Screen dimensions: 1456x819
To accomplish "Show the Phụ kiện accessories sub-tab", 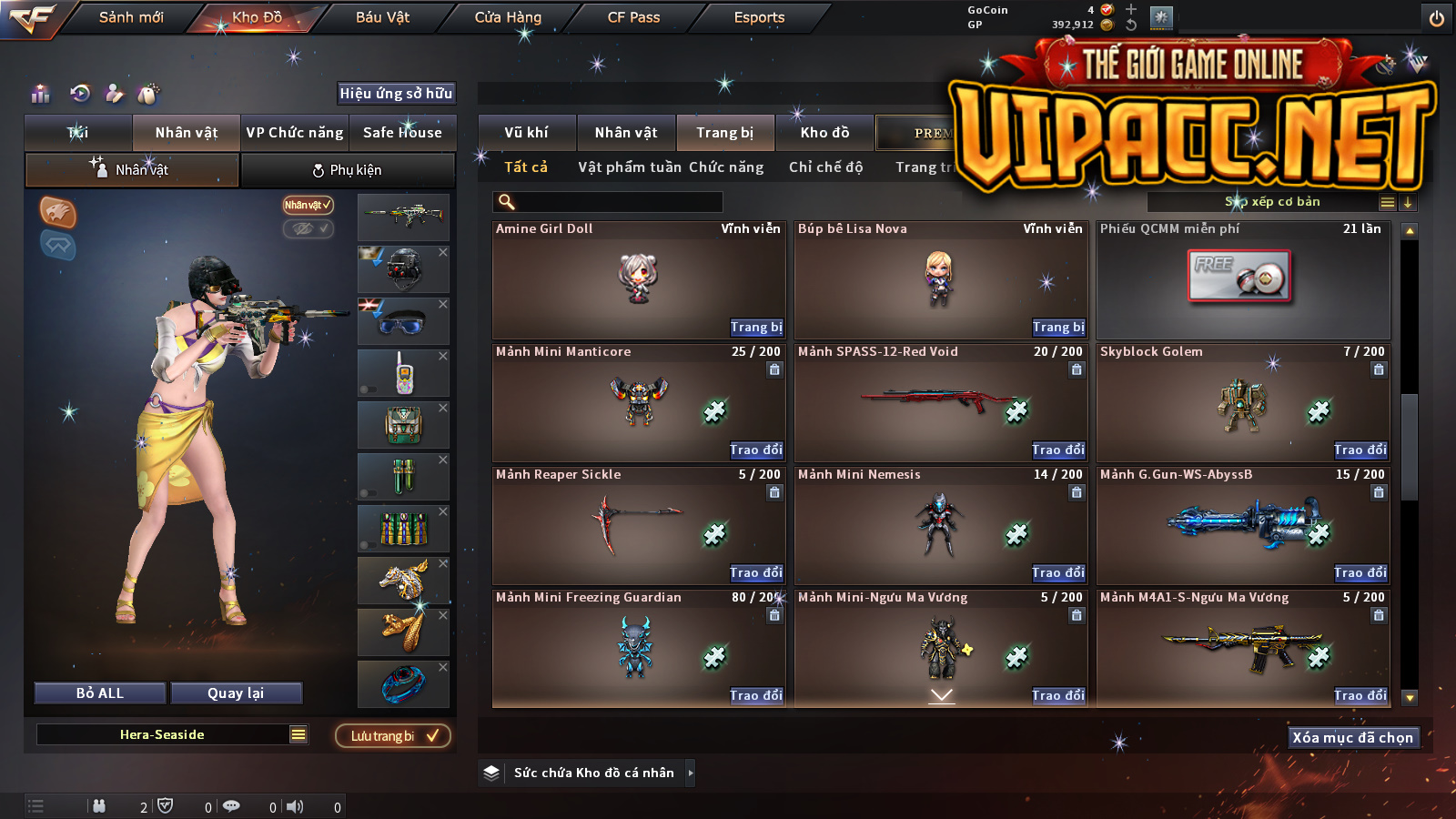I will [x=347, y=170].
